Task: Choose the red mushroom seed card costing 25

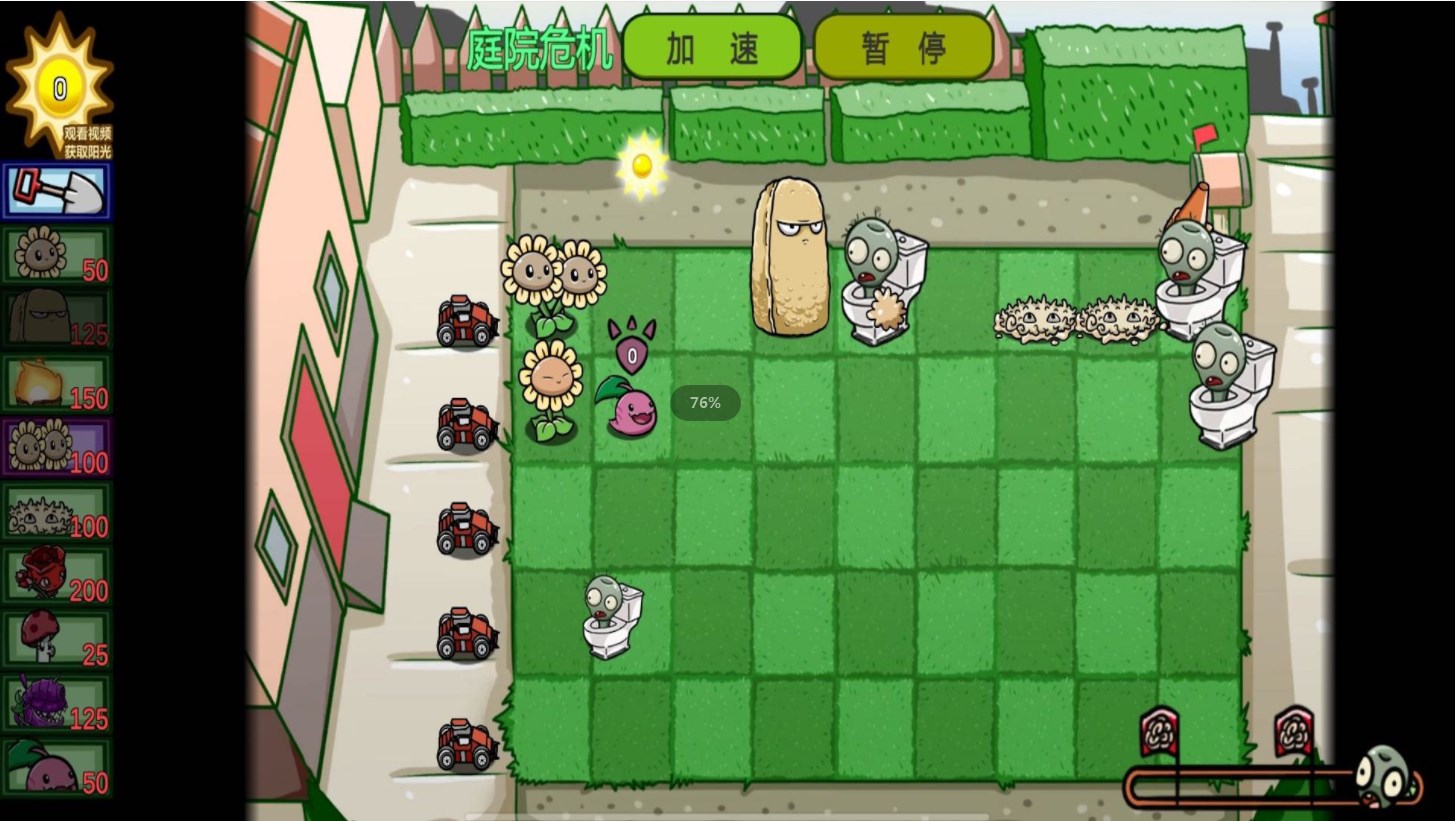Action: click(x=57, y=640)
